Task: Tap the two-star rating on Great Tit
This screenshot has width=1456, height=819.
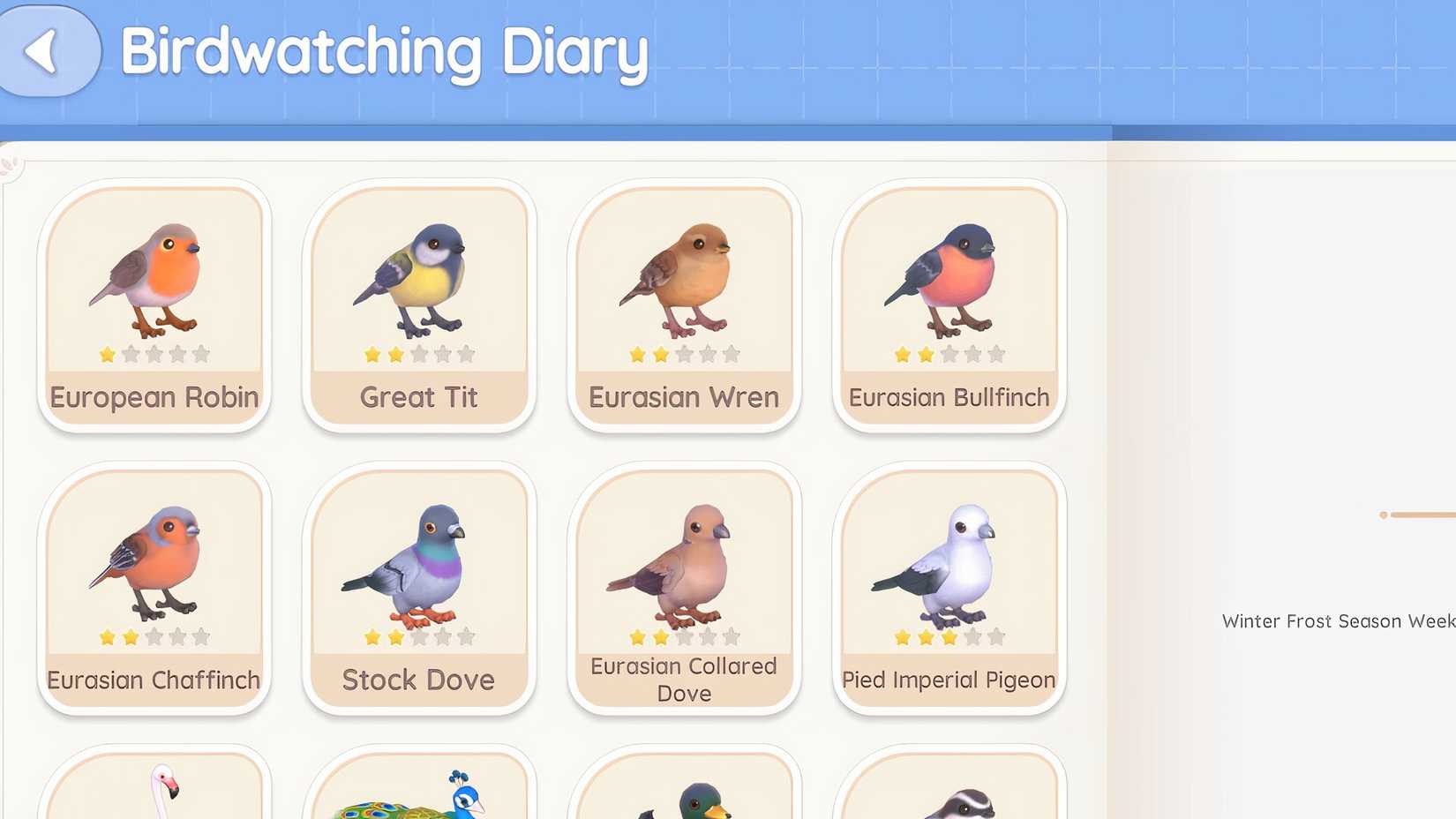Action: (420, 353)
